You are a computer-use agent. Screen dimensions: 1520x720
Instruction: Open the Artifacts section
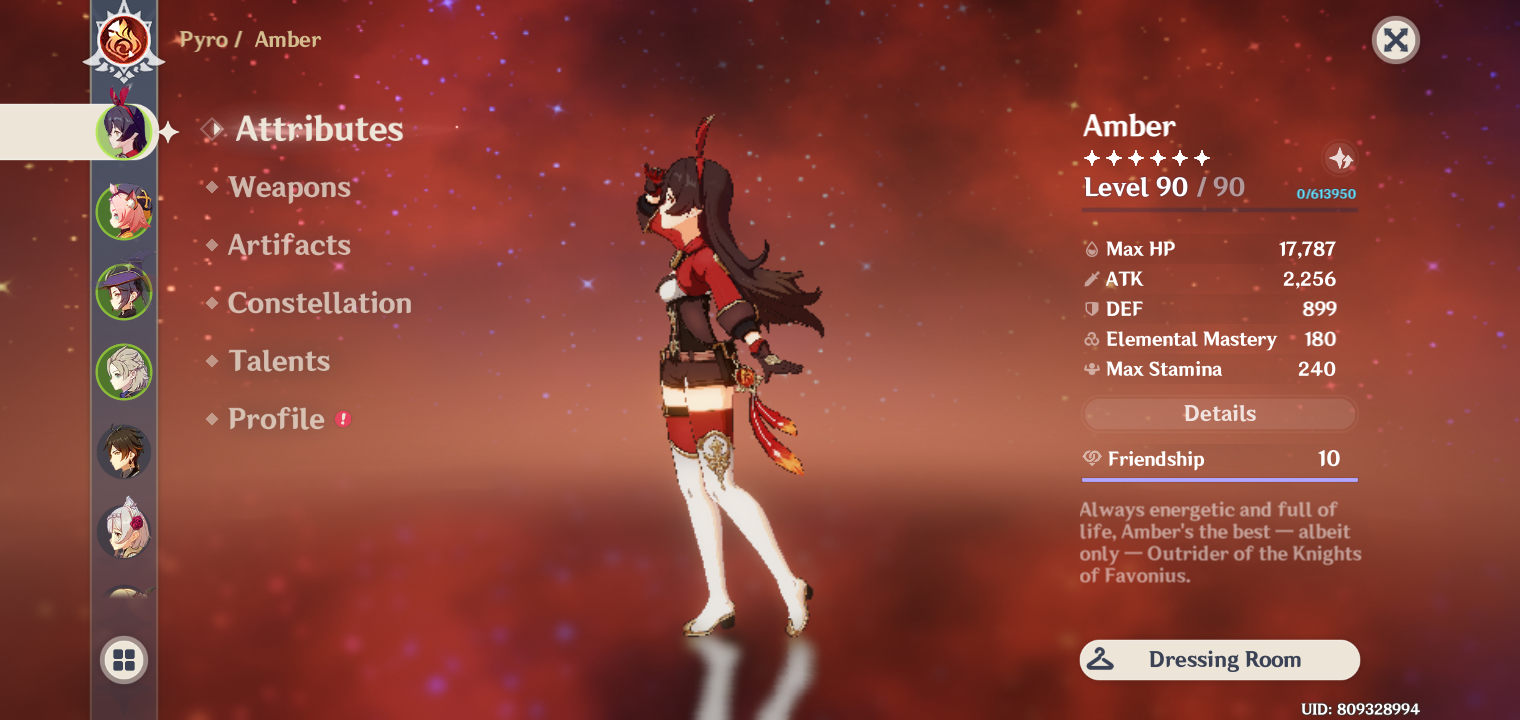(x=289, y=245)
